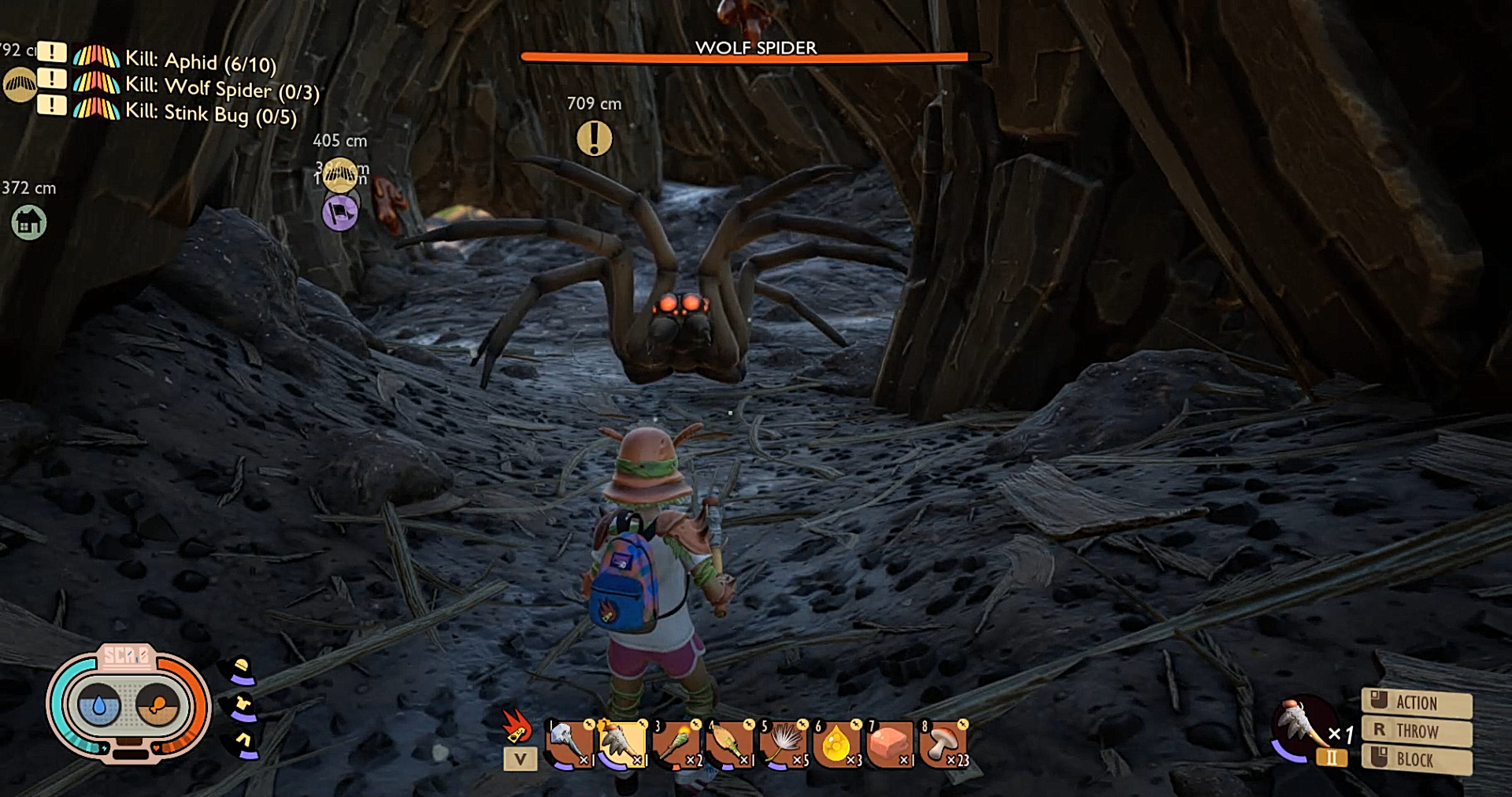The image size is (1512, 797).
Task: Click the exclamation objective marker
Action: point(595,139)
